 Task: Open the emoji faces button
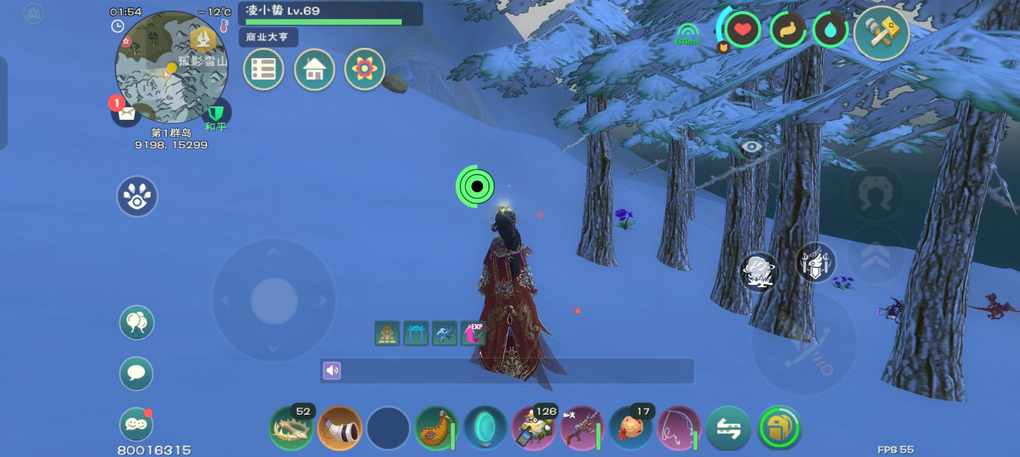coord(137,425)
